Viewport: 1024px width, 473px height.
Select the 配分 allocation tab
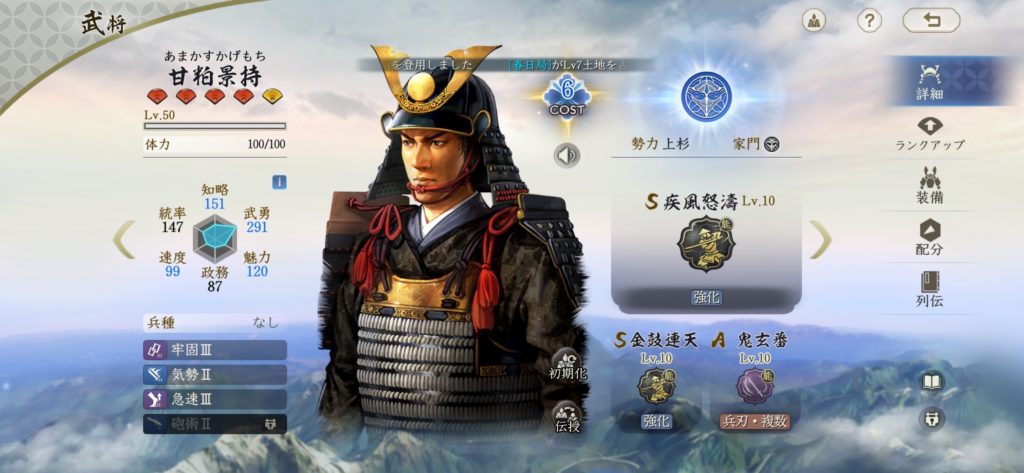point(930,237)
